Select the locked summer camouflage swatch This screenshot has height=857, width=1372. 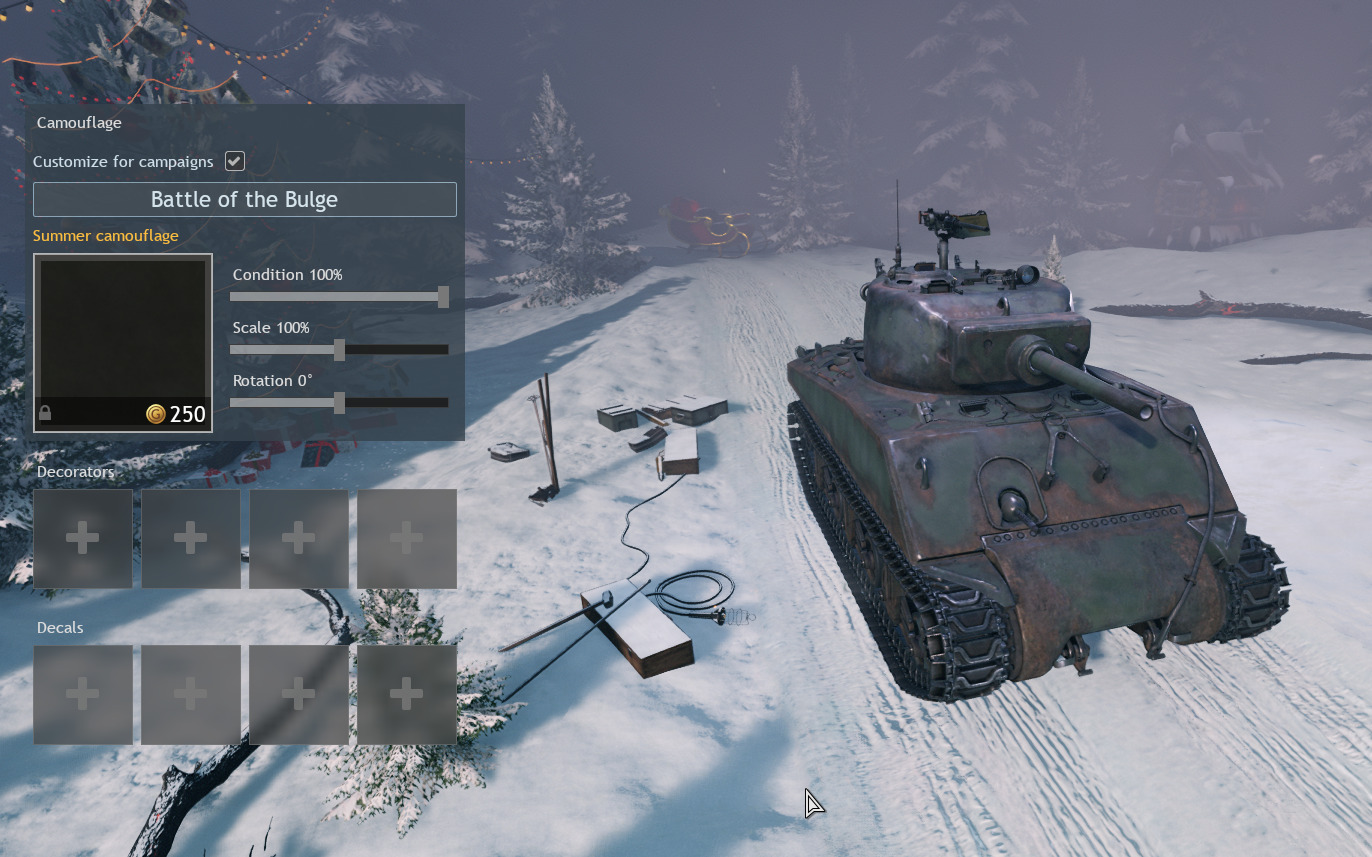[123, 342]
